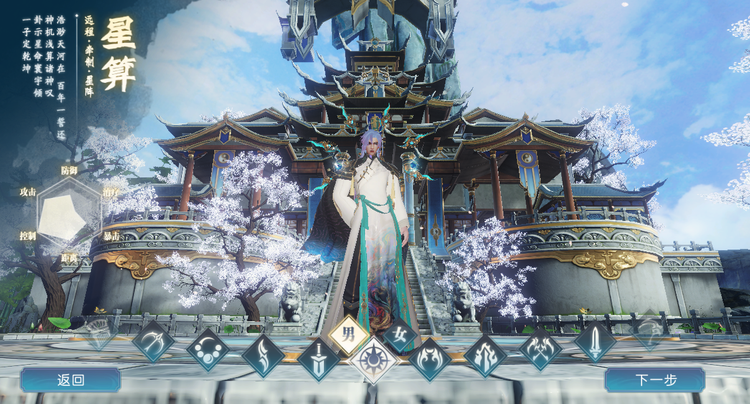This screenshot has width=750, height=404.
Task: Pick the flame-shaped class icon
Action: pos(485,355)
